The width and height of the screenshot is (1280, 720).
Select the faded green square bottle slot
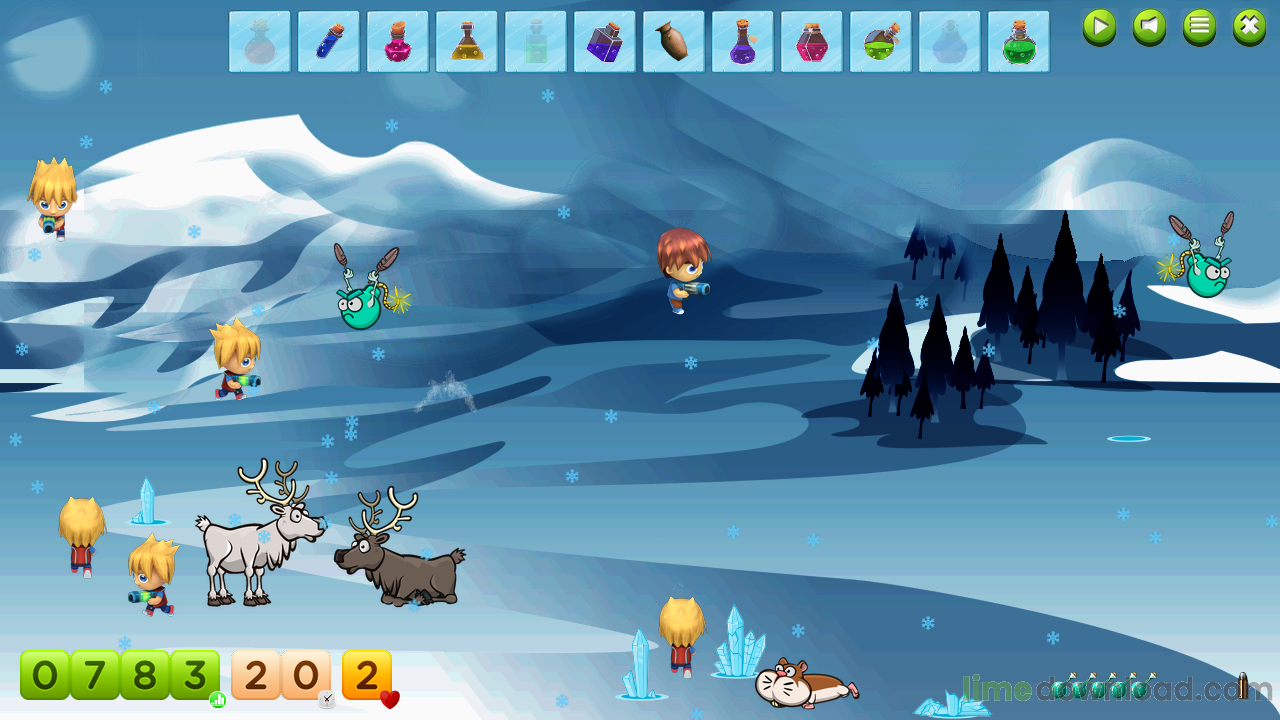coord(536,42)
